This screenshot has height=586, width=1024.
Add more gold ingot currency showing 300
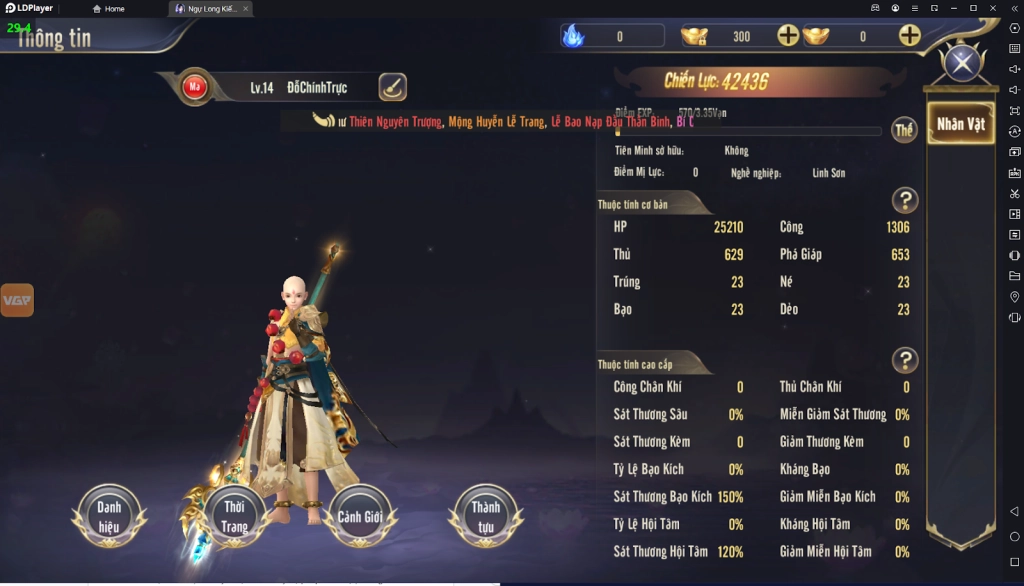788,36
